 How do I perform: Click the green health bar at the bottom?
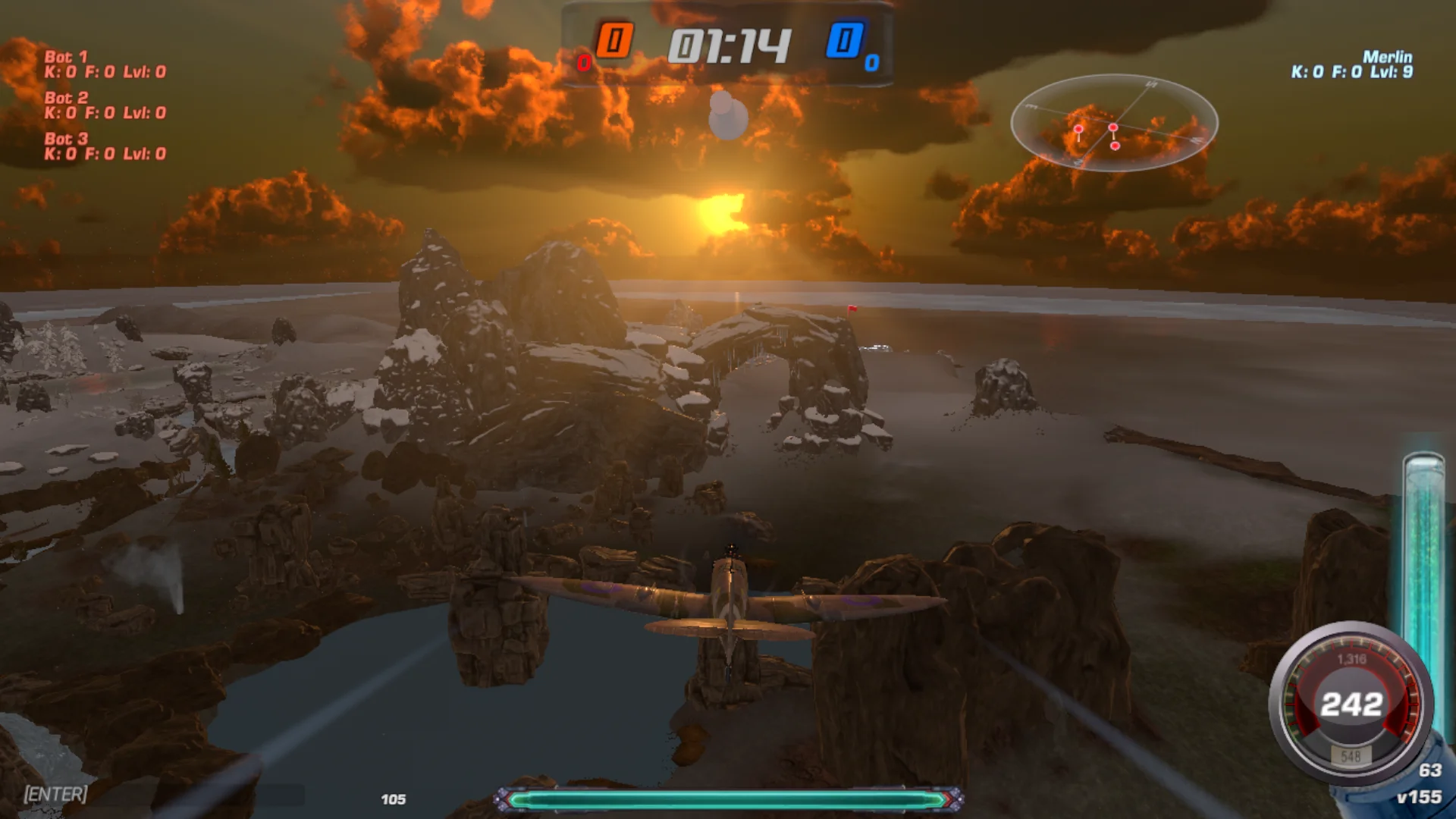(728, 799)
